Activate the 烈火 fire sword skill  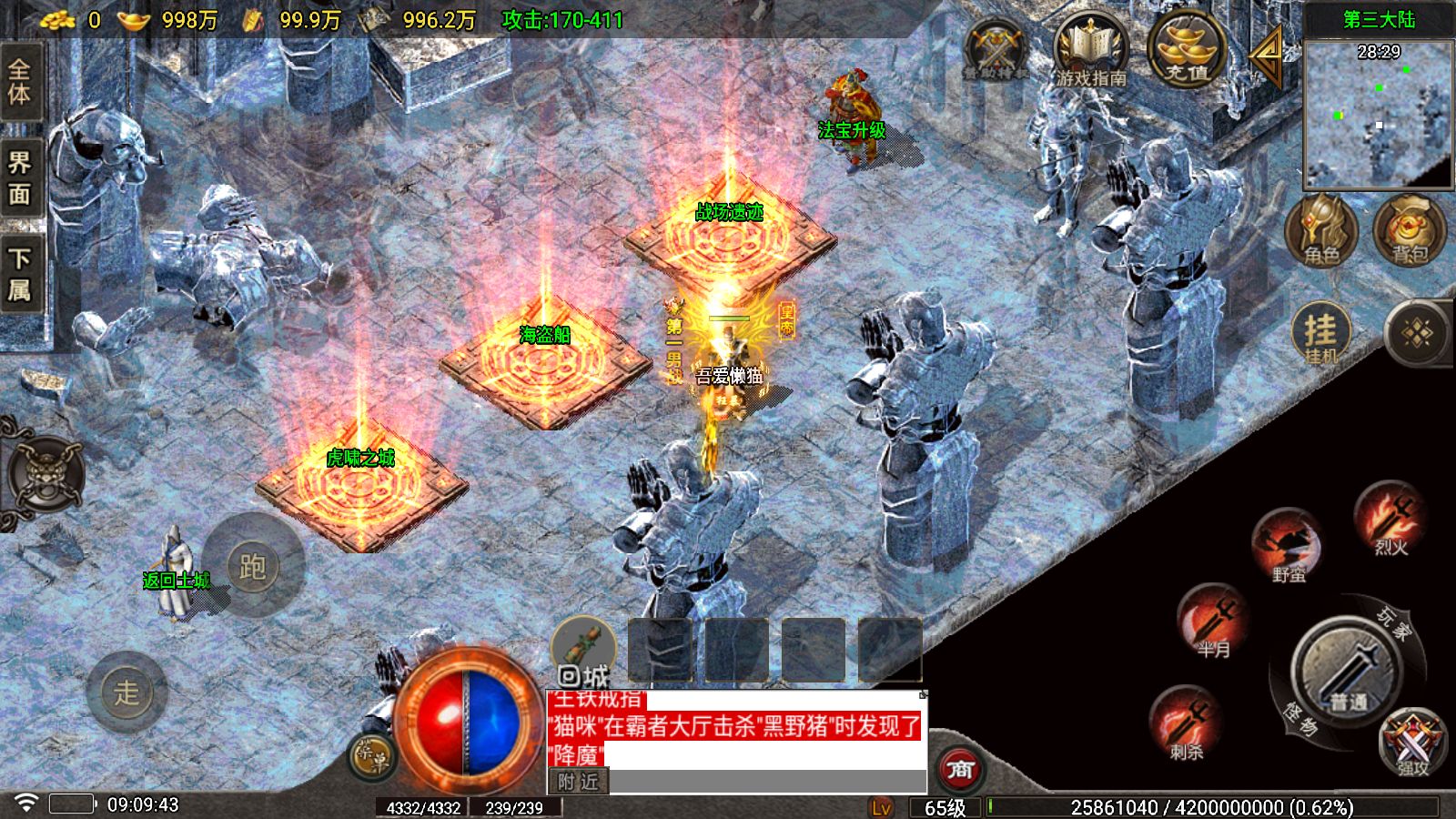1390,519
